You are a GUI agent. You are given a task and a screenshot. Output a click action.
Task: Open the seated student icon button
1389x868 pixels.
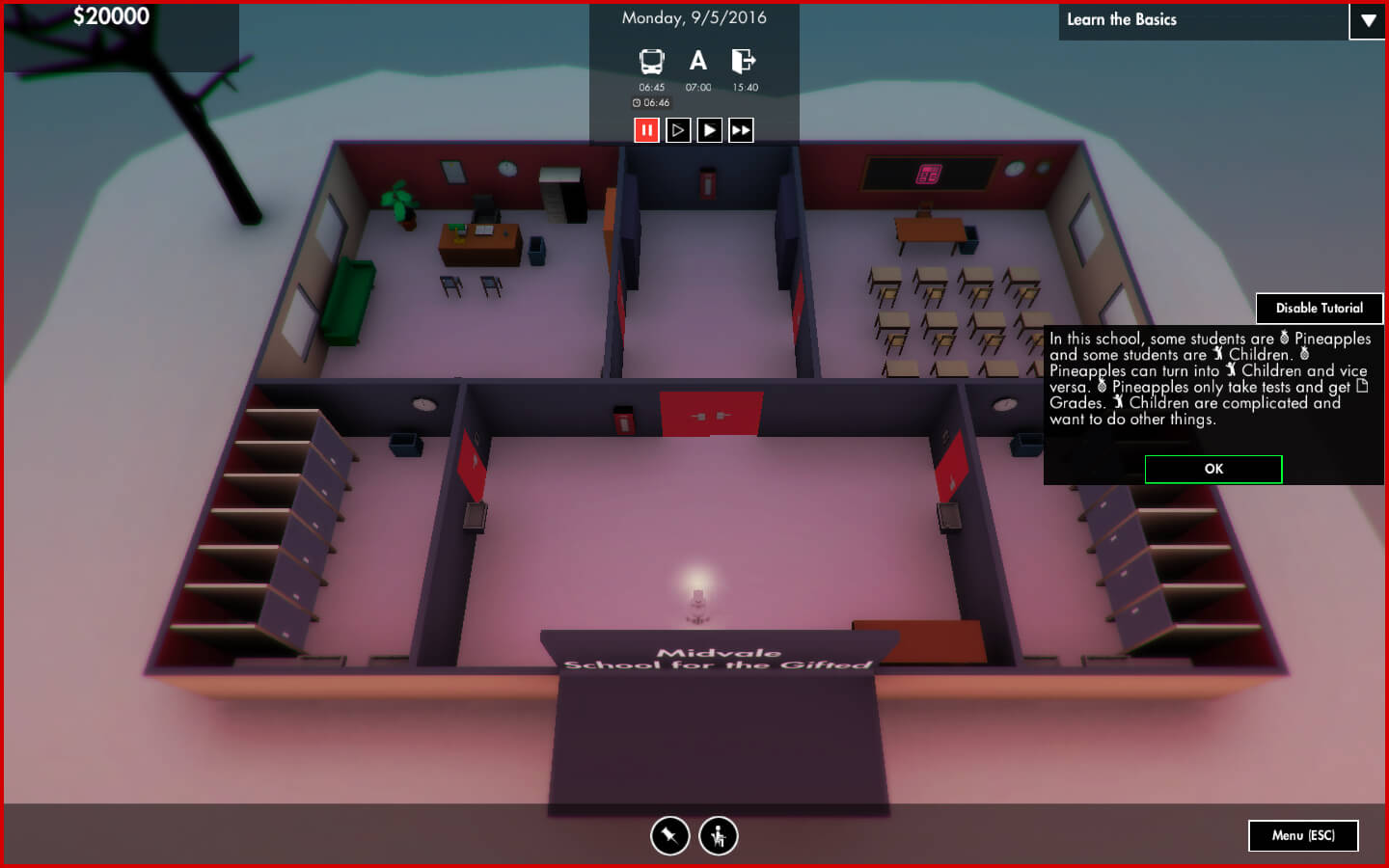coord(718,836)
